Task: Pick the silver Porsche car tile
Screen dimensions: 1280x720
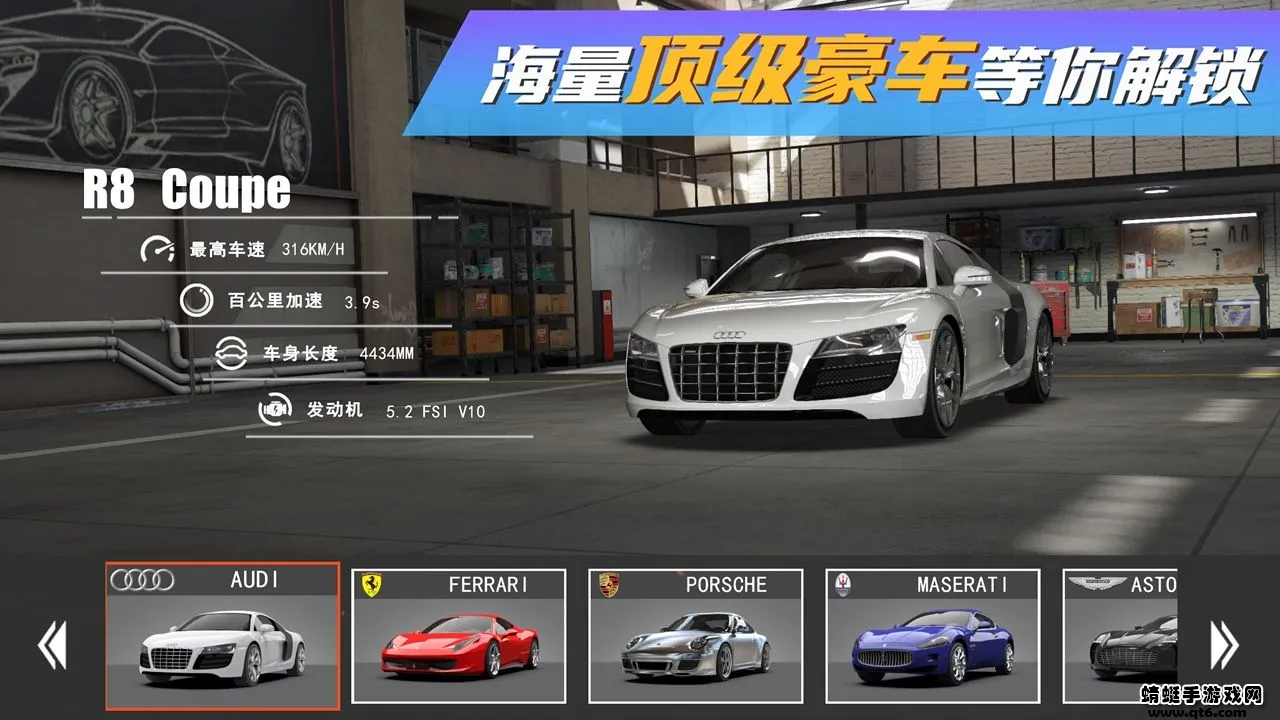Action: point(696,636)
